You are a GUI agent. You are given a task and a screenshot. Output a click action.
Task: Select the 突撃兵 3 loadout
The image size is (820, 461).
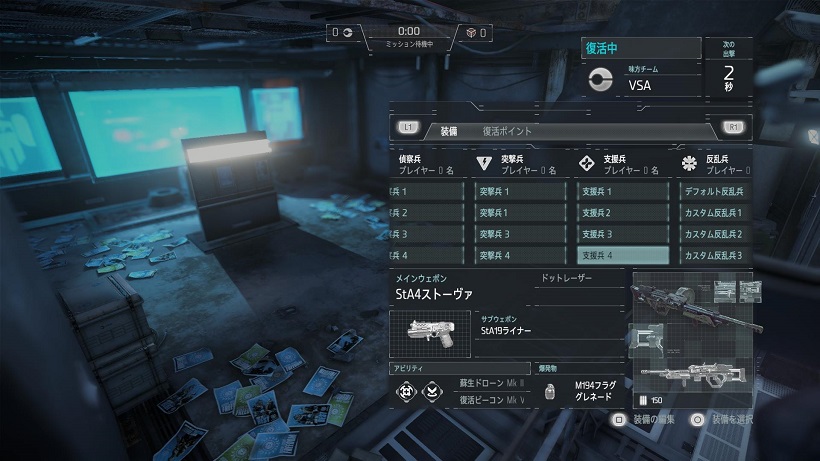click(519, 234)
